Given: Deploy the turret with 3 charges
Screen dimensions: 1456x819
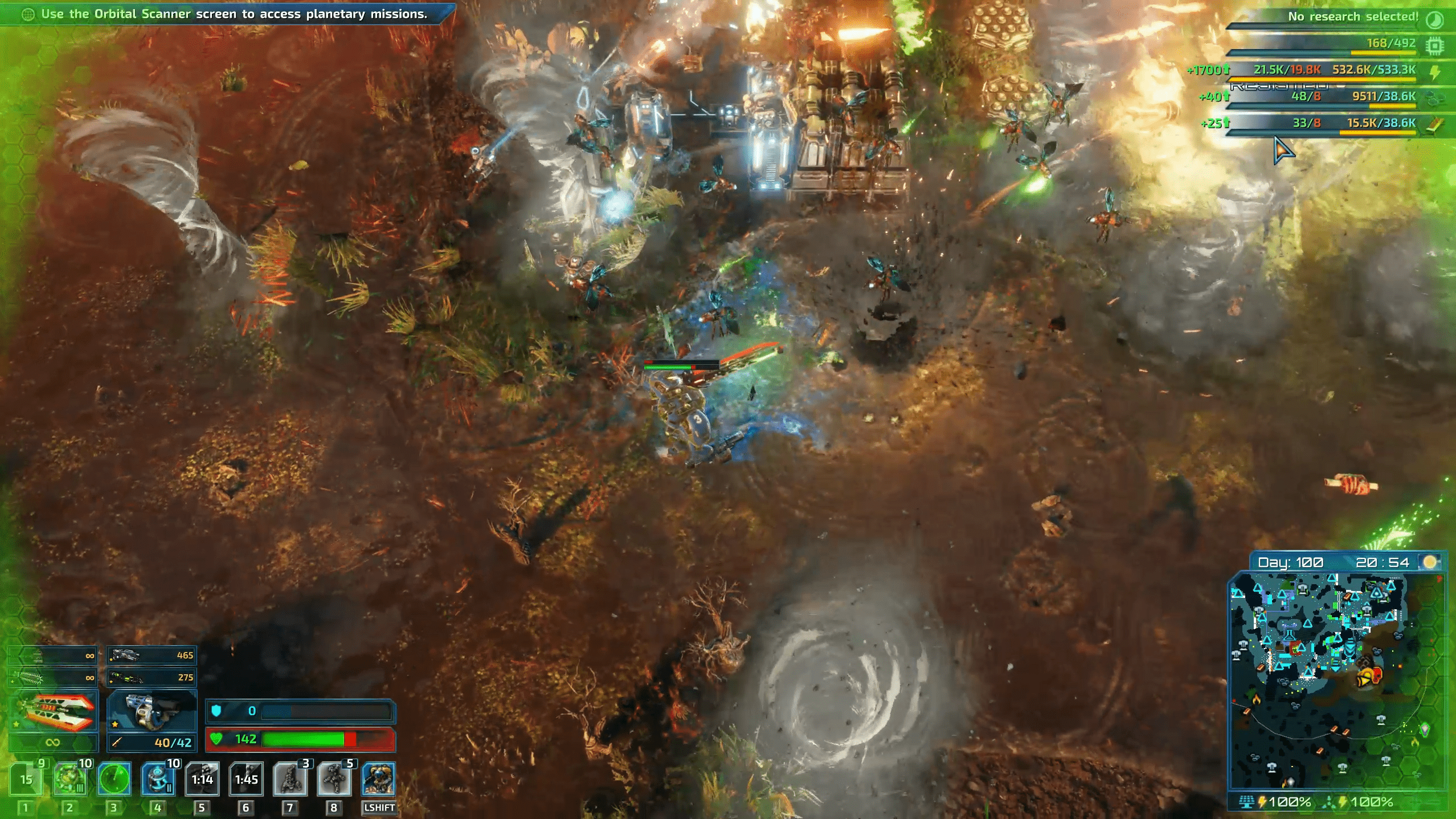Looking at the screenshot, I should (x=290, y=779).
